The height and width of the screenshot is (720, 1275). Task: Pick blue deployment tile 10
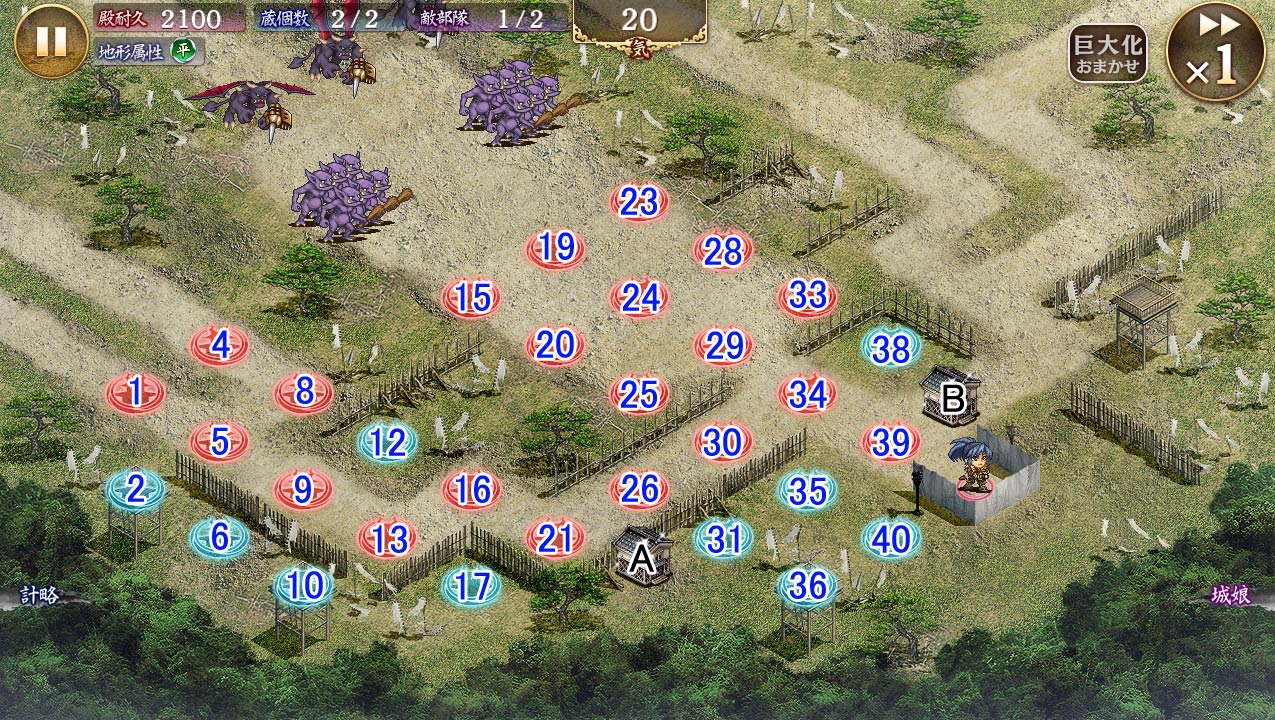tap(303, 586)
